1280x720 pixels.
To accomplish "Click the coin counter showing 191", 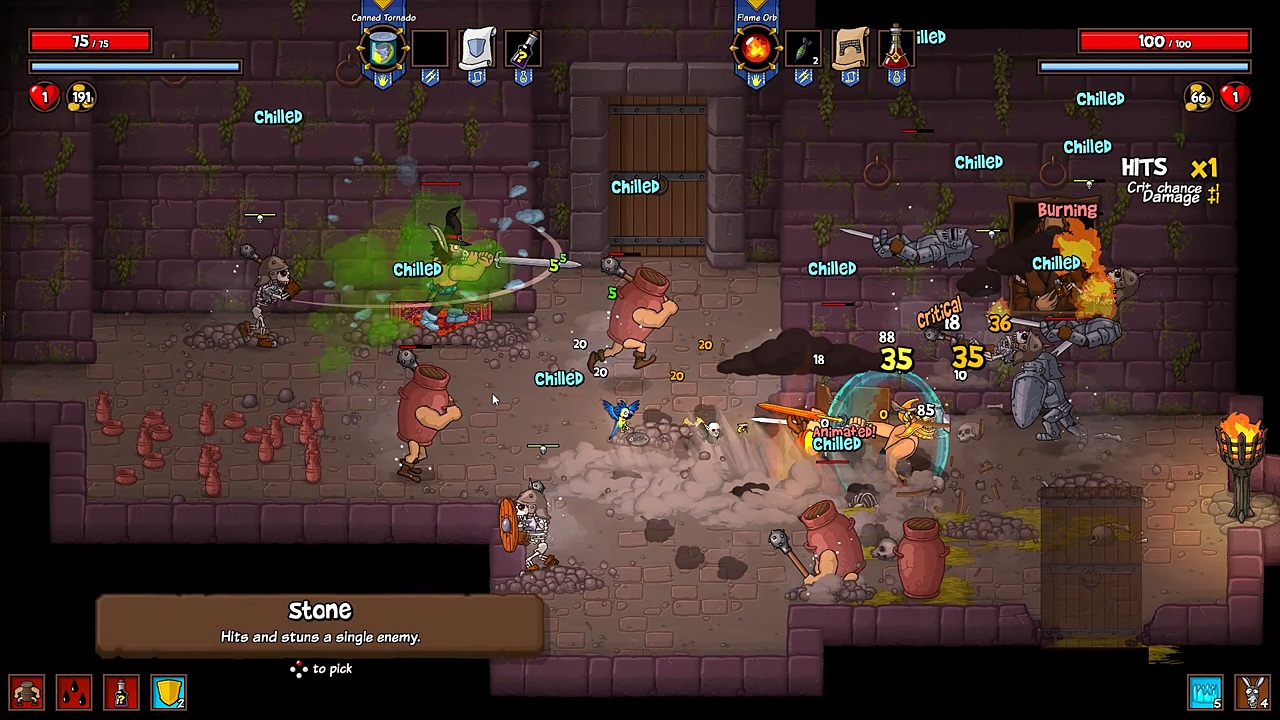I will [80, 96].
